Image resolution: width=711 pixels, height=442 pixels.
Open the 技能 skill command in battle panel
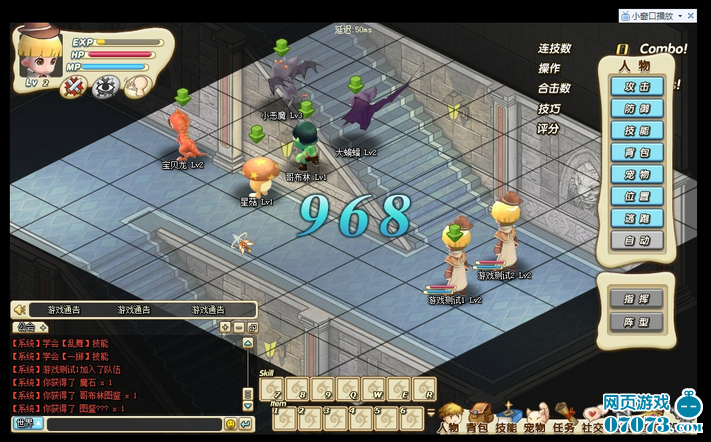coord(636,131)
